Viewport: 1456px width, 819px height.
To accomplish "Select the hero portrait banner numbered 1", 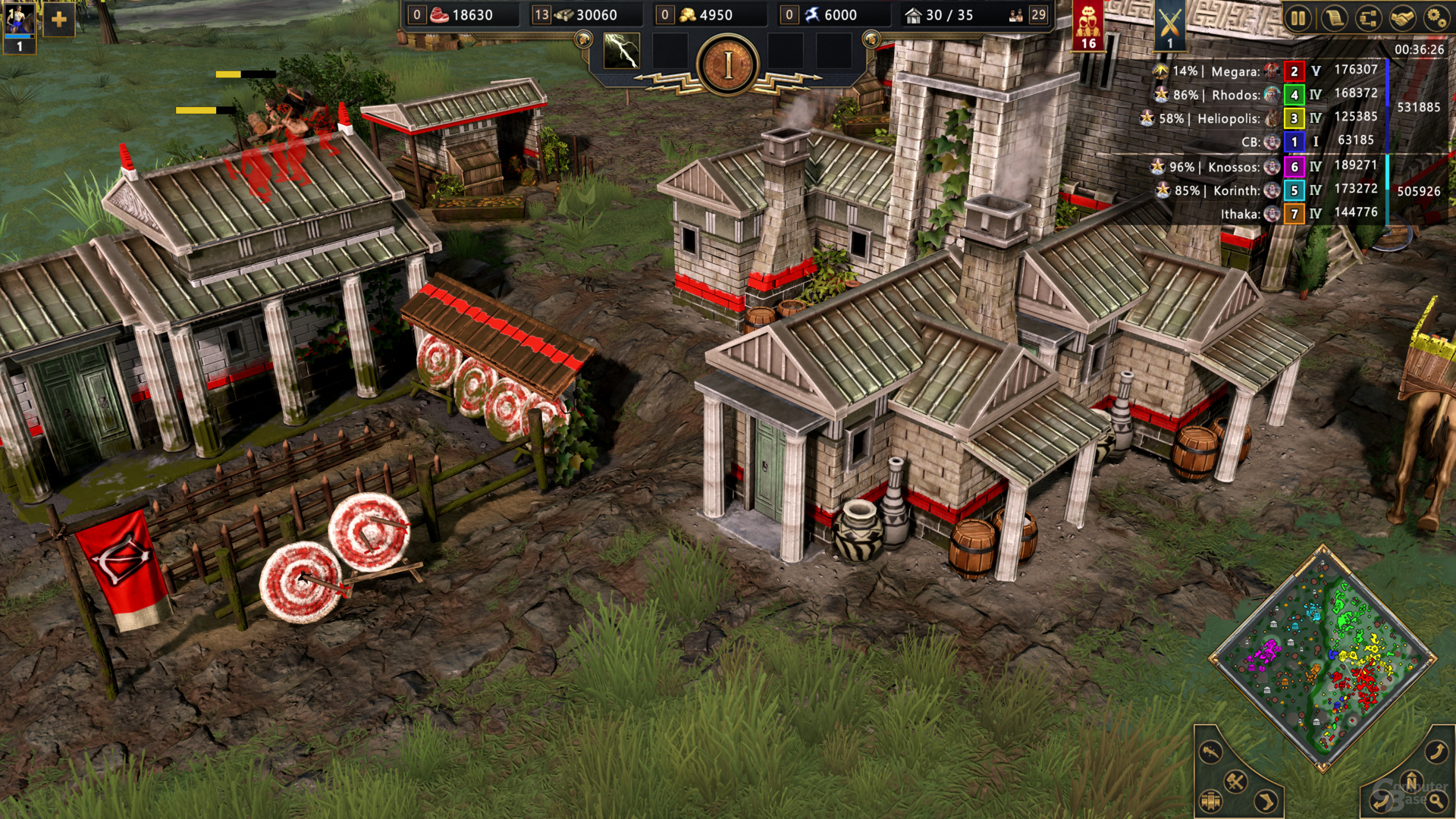I will [19, 27].
